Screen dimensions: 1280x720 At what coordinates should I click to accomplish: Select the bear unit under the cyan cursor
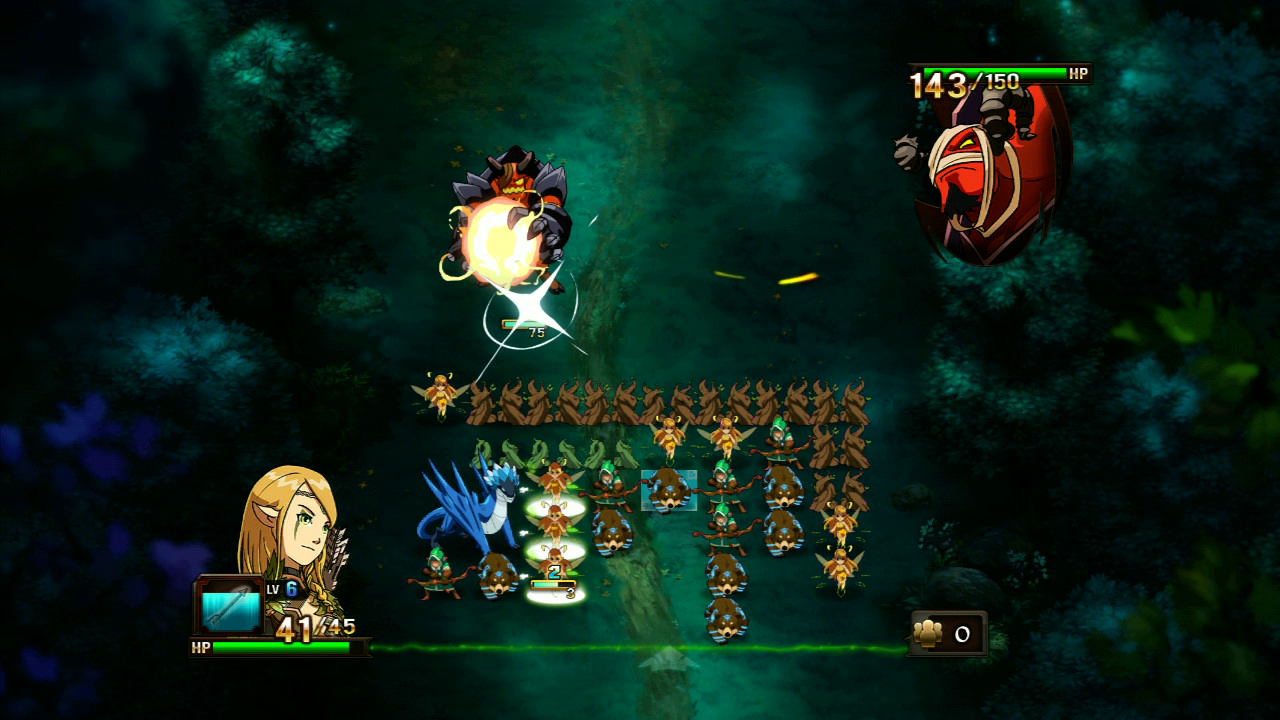pyautogui.click(x=668, y=490)
